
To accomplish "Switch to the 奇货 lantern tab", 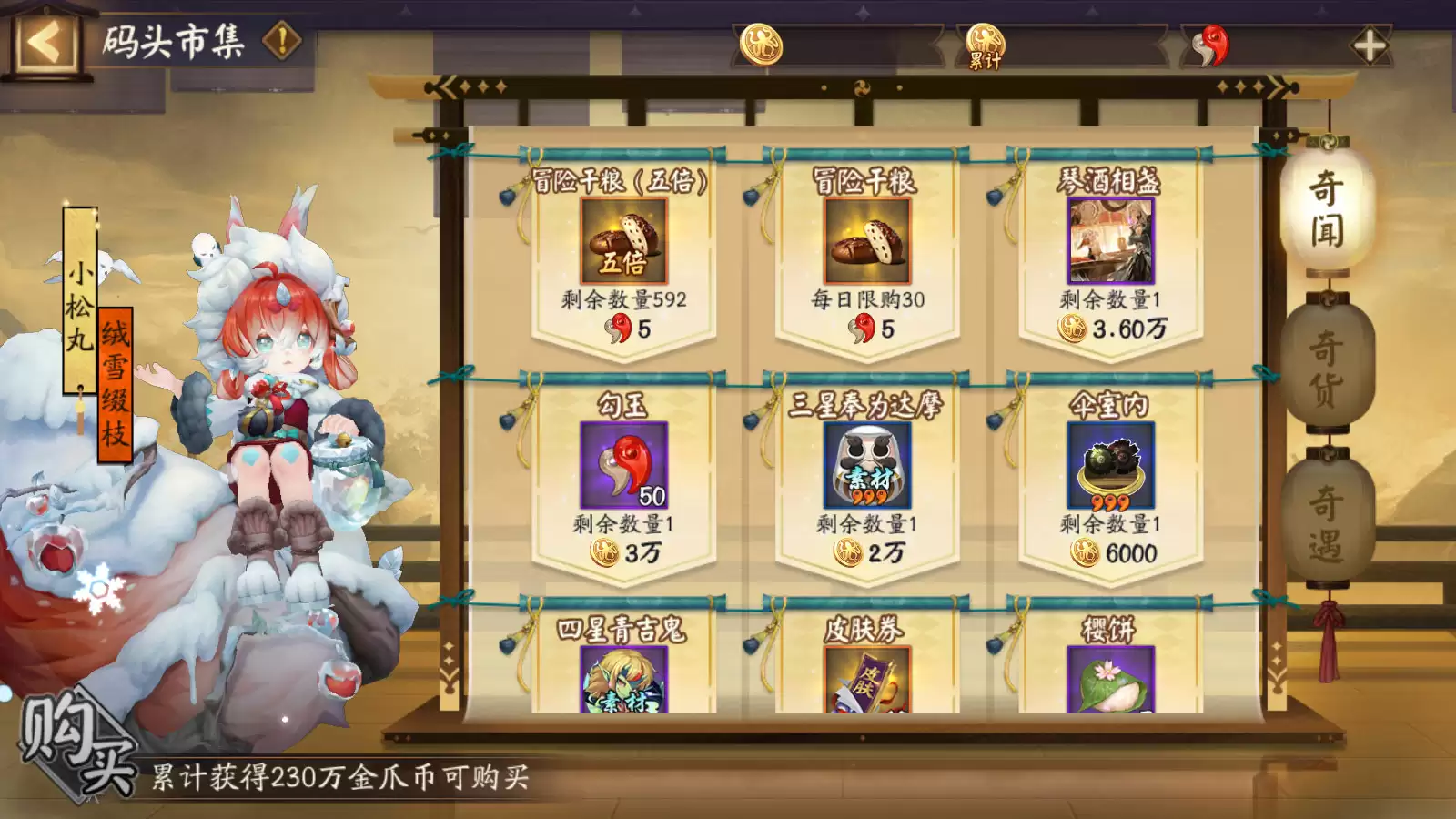I will tap(1328, 364).
